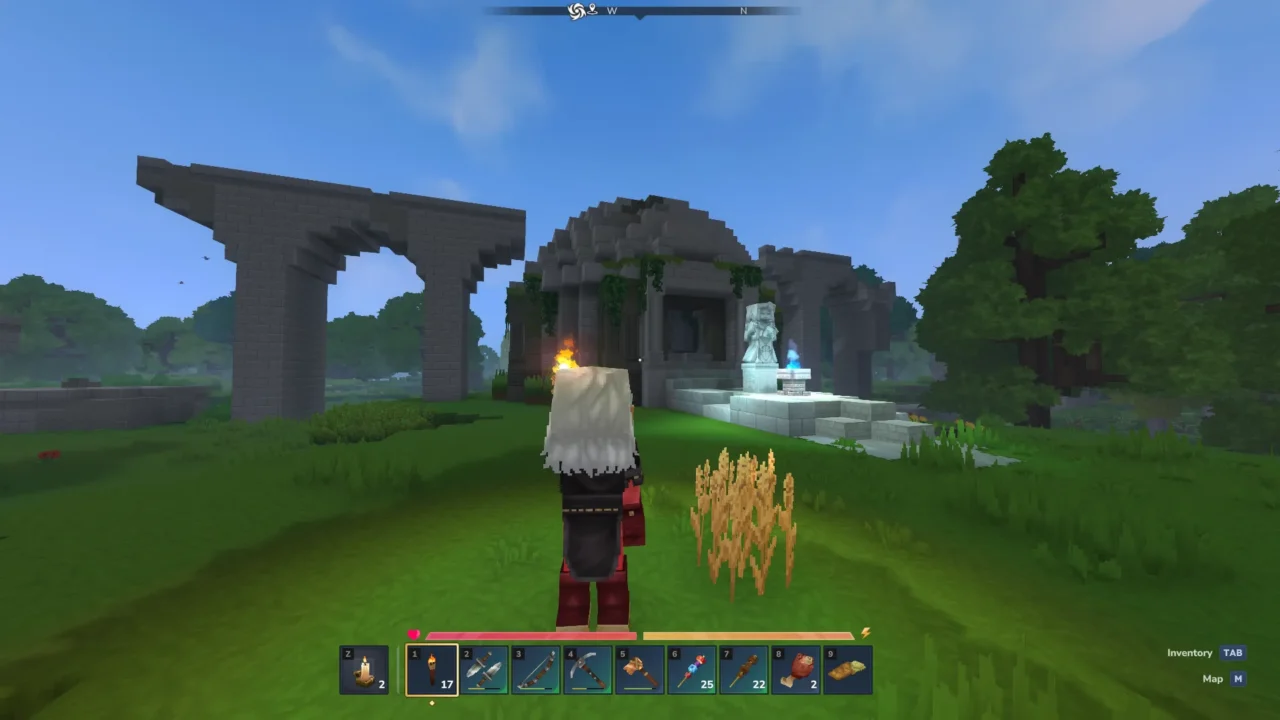Screen dimensions: 1280x720
Task: Select the meat skewer stack of 22
Action: 744,670
